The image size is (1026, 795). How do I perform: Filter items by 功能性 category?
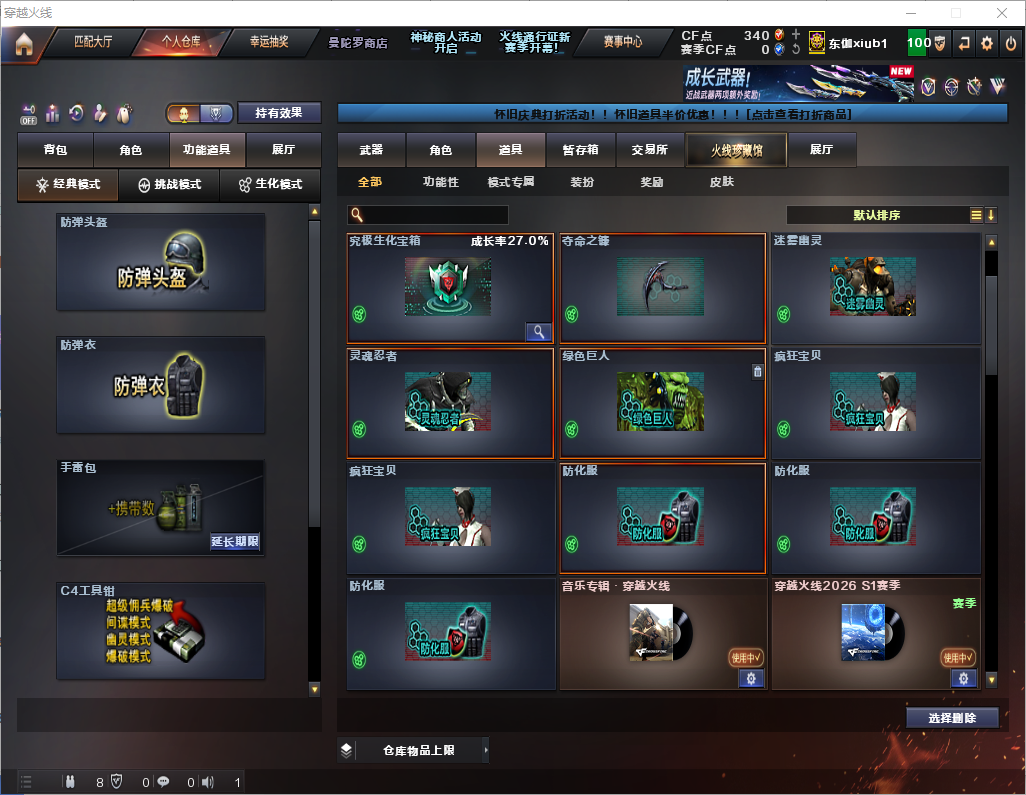[x=440, y=182]
